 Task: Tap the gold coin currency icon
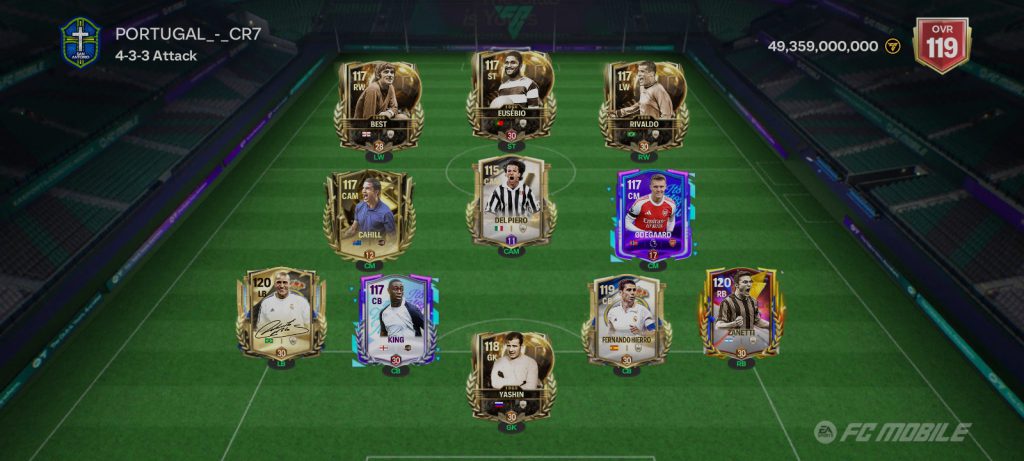click(x=893, y=46)
